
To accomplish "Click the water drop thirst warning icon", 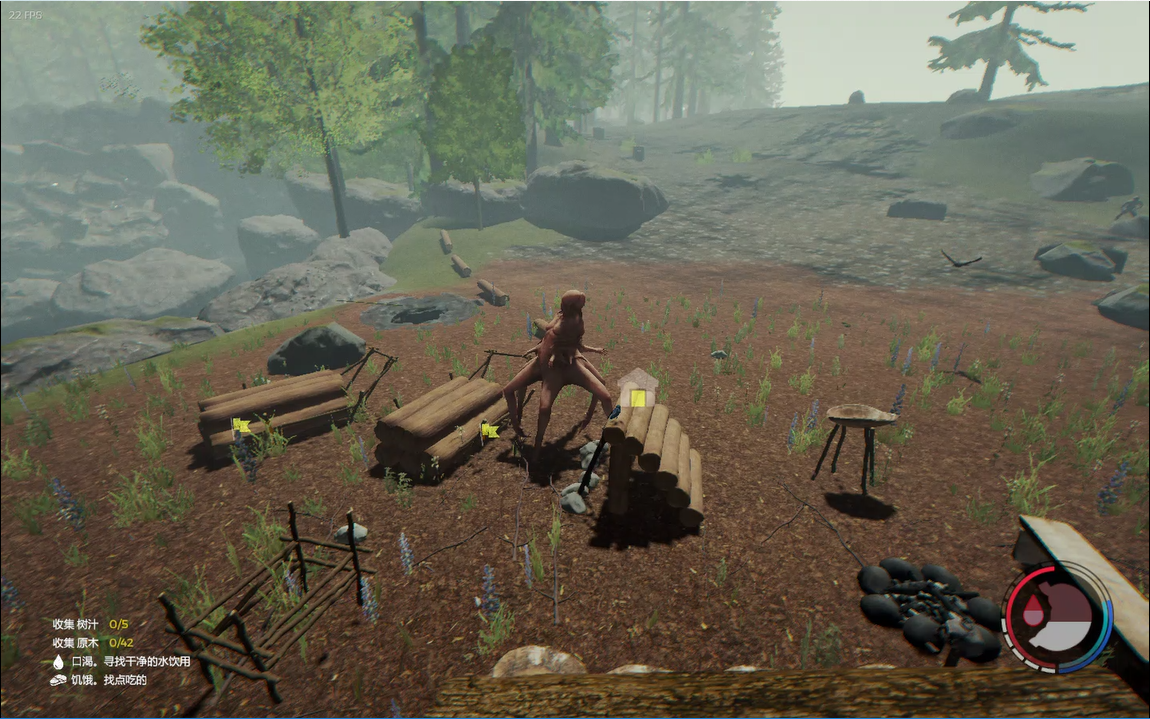I will click(x=58, y=661).
